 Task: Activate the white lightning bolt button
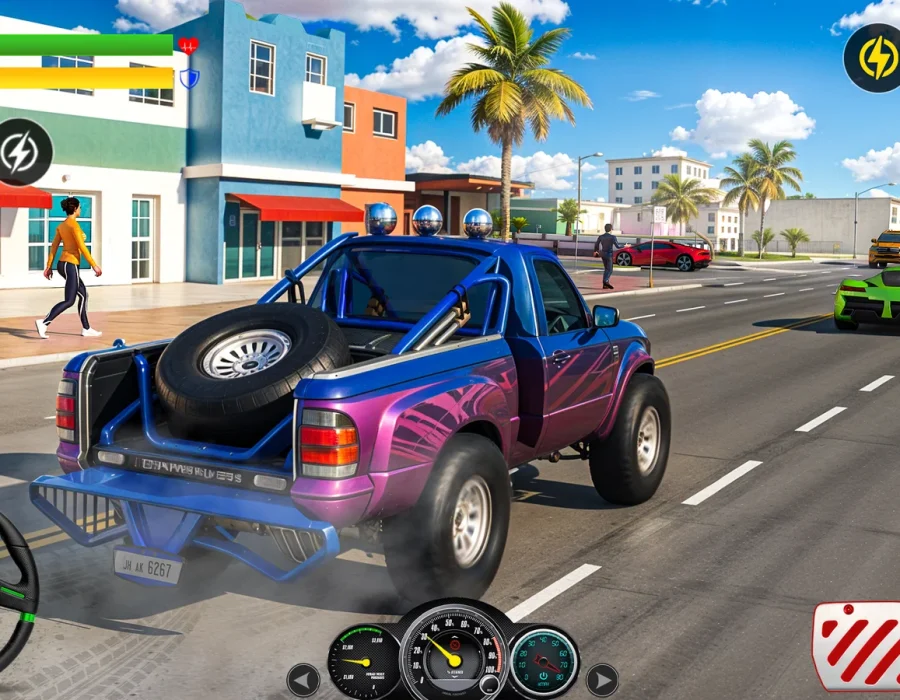(x=21, y=152)
